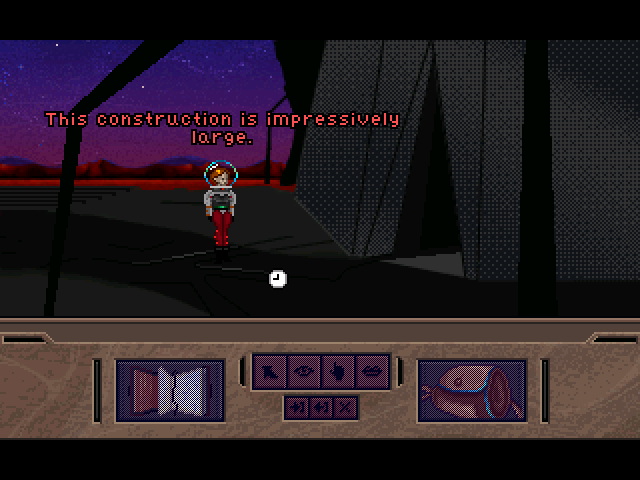Choose the eye look verb
Viewport: 640px width, 480px height.
[x=304, y=372]
